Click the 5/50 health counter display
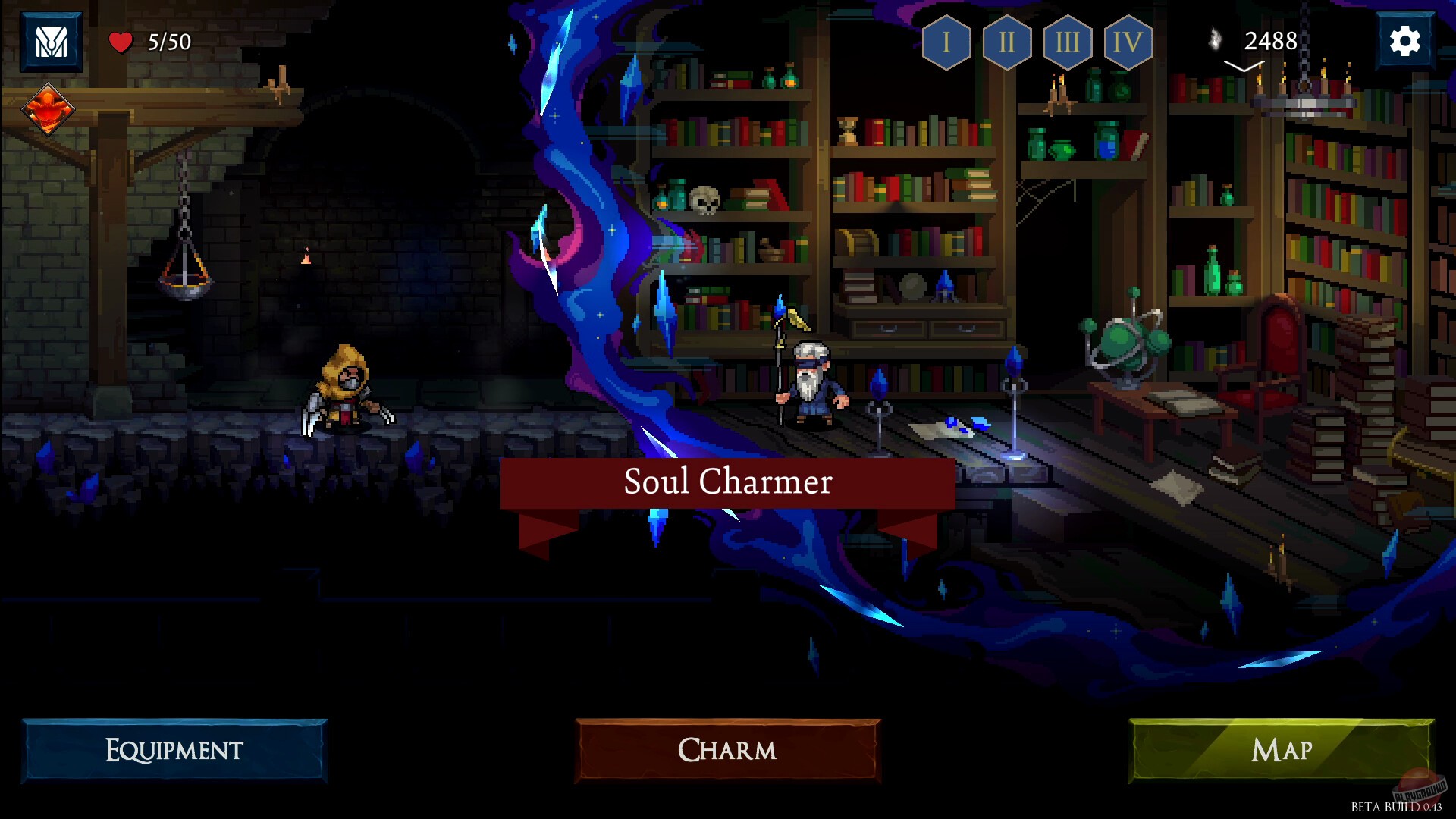Screen dimensions: 1456x819 [x=168, y=40]
